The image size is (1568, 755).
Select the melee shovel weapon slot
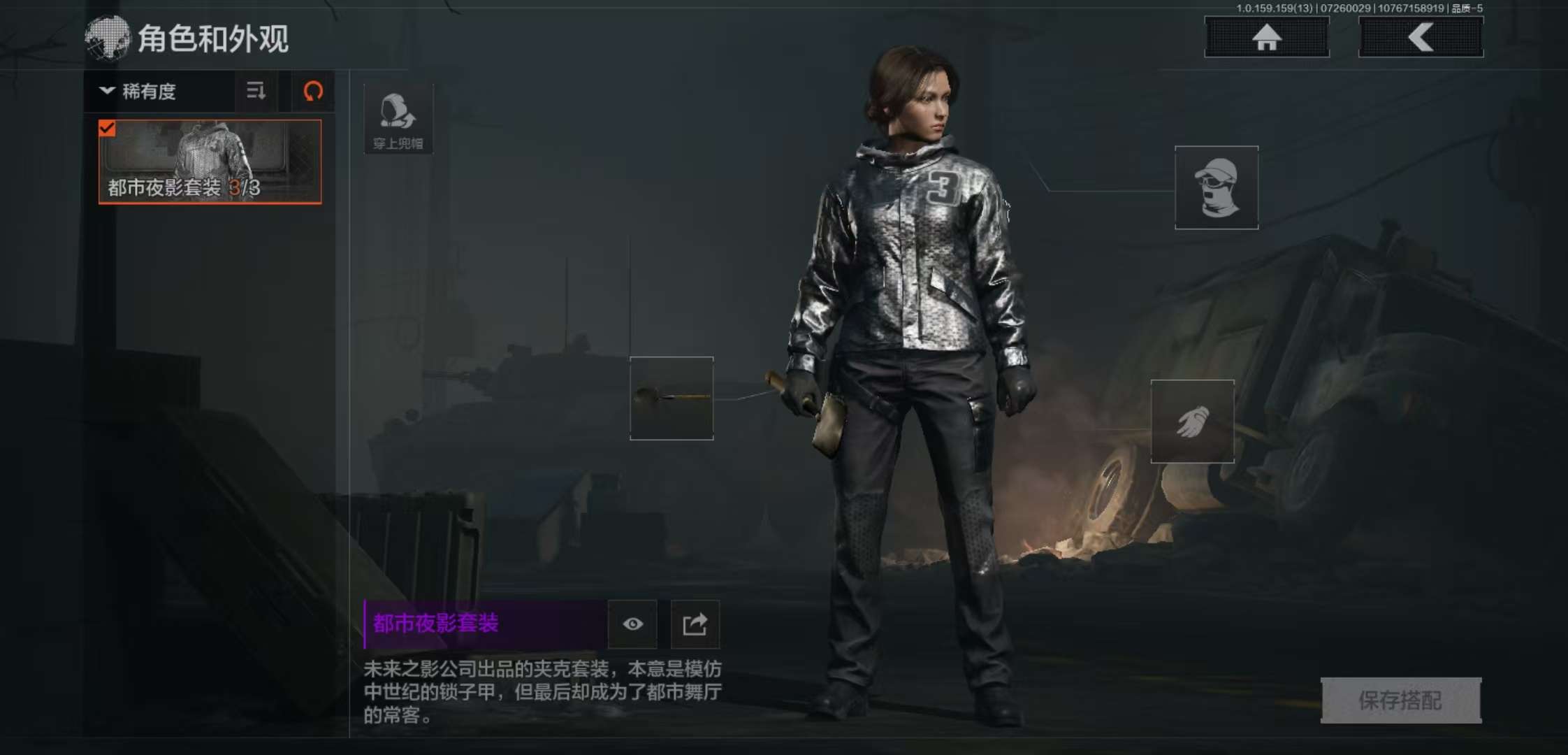pos(672,398)
